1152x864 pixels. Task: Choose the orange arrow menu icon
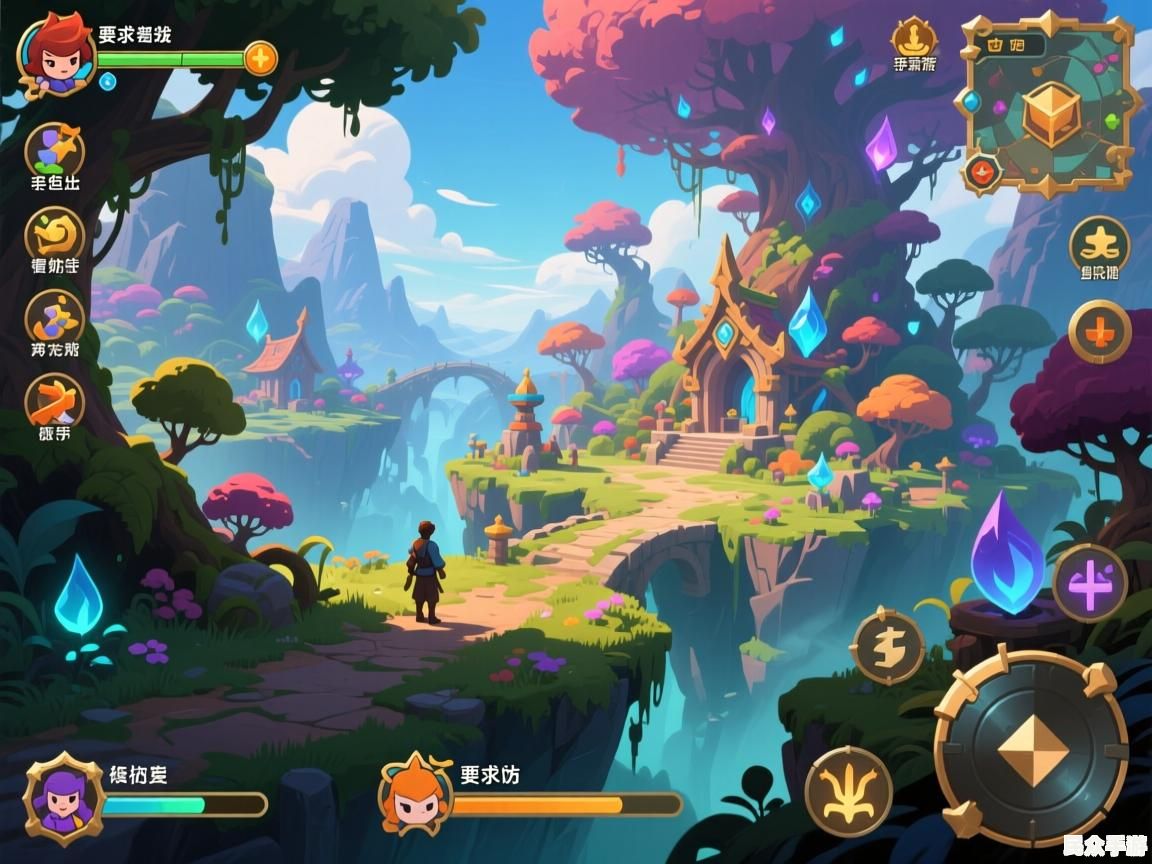(x=55, y=402)
